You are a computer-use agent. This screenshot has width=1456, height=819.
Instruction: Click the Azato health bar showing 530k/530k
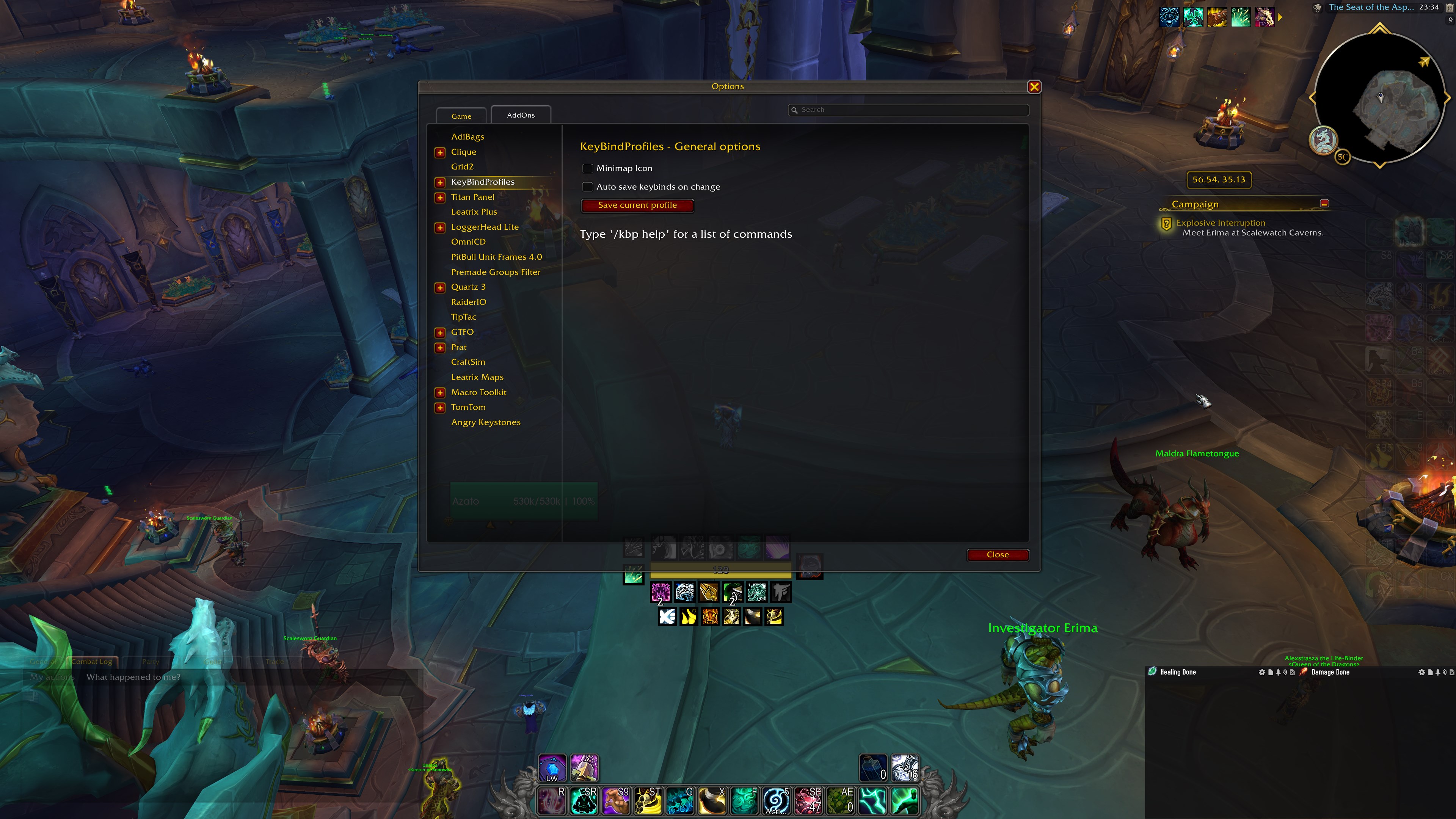coord(523,501)
